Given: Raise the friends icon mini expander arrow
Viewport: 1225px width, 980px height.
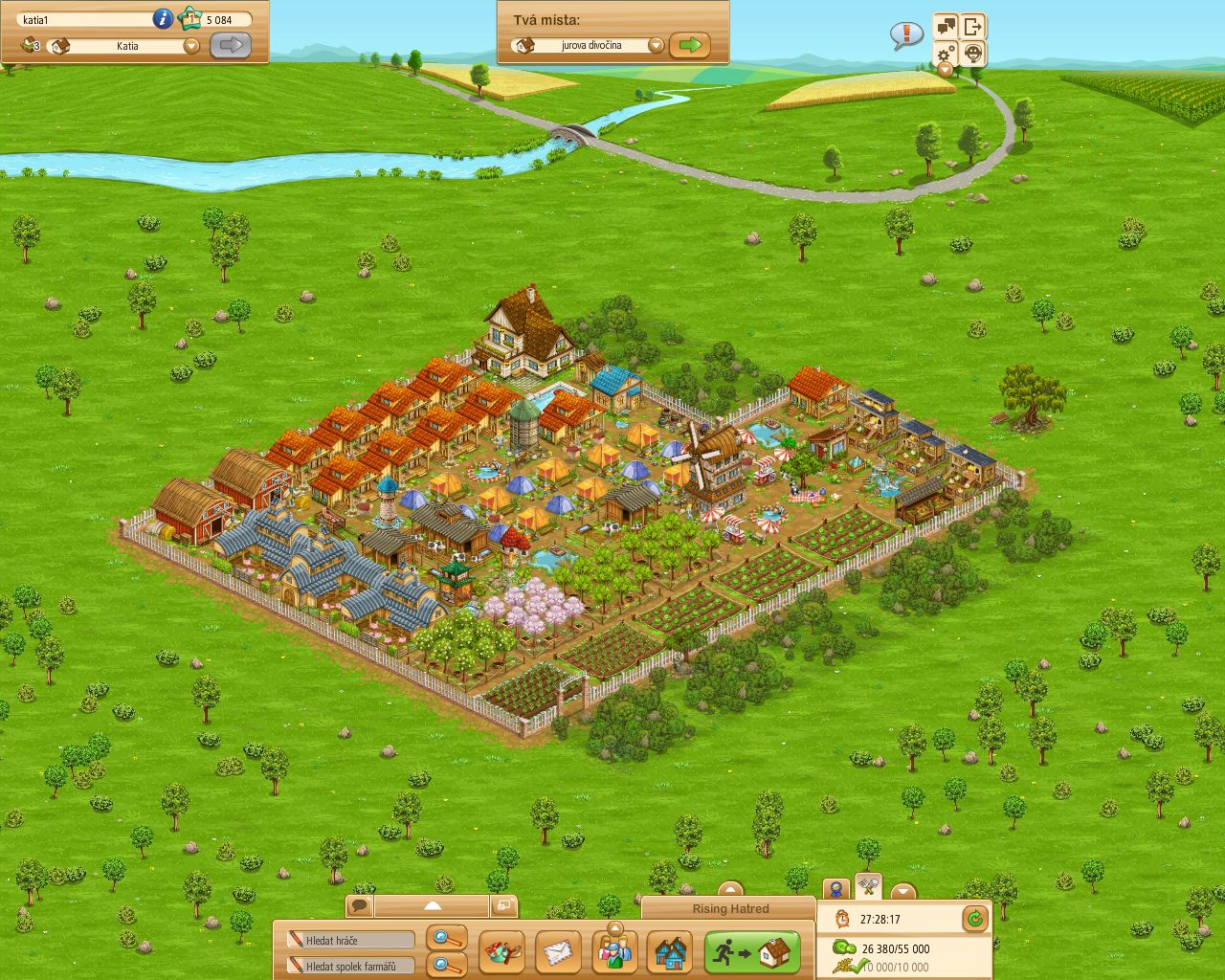Looking at the screenshot, I should click(x=615, y=927).
